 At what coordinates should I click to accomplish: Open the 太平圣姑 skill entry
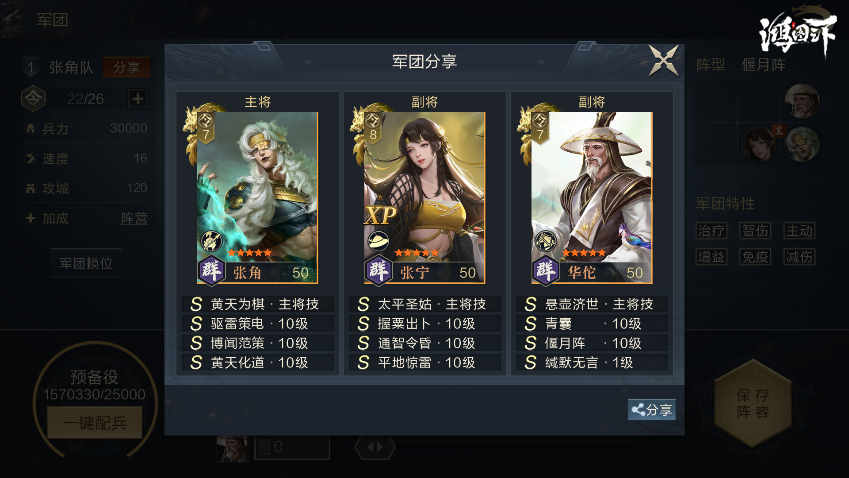coord(425,304)
